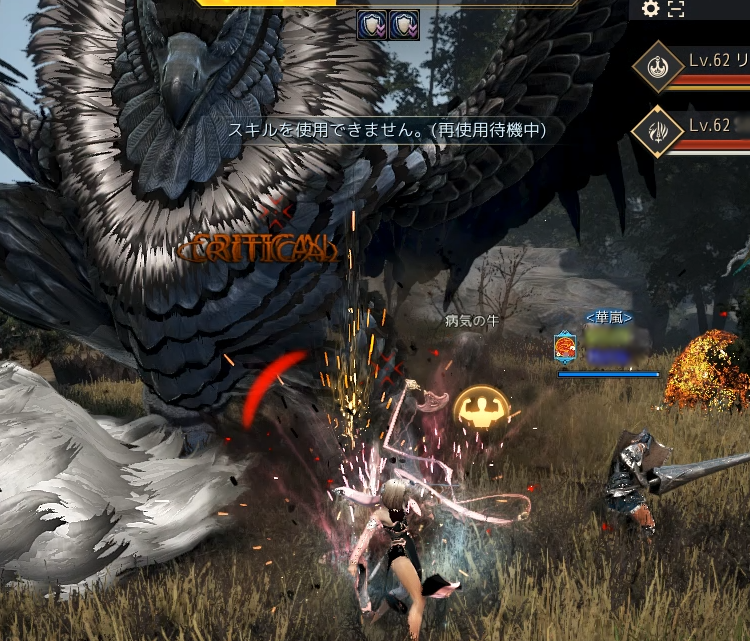The width and height of the screenshot is (750, 641).
Task: Toggle the bracket frame icon beside the gear
Action: (676, 9)
